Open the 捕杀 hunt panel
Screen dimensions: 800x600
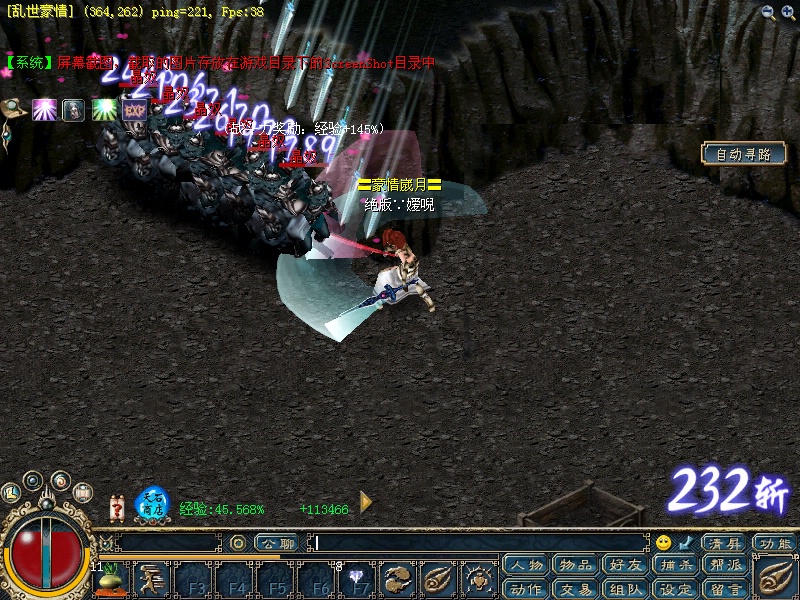pos(676,565)
